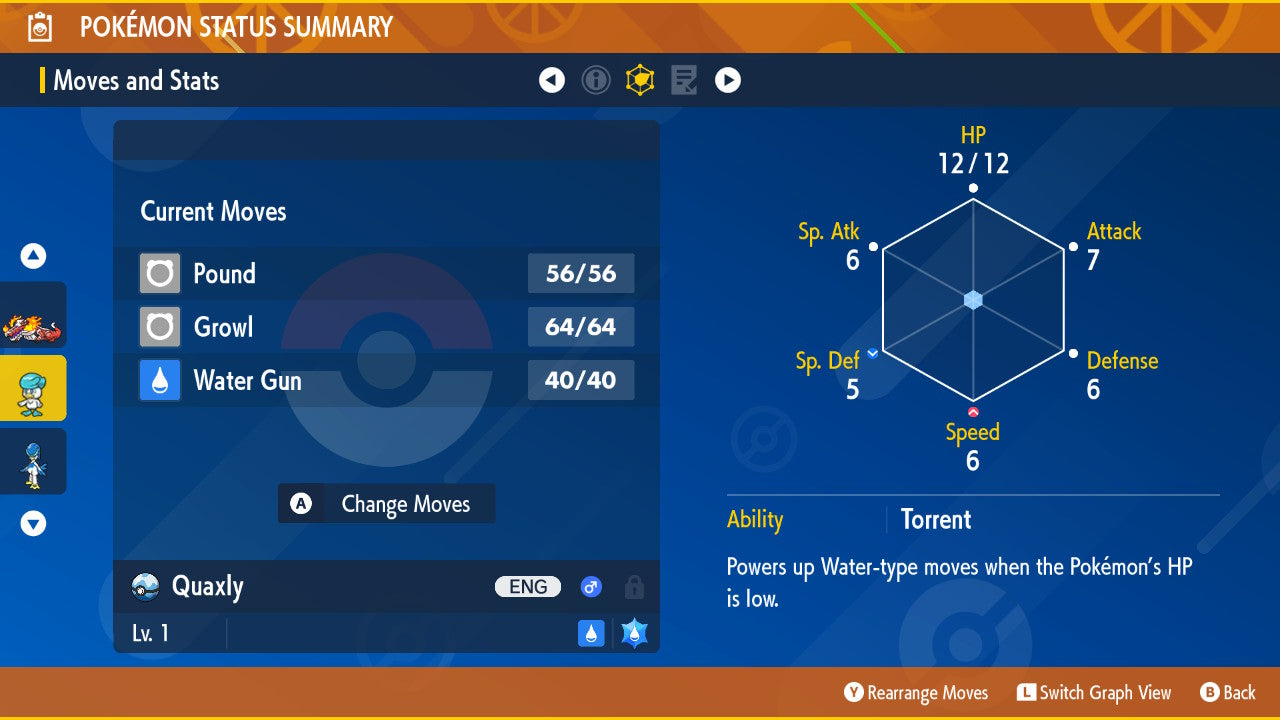Select the Moves and Stats tab header
1280x720 pixels.
136,80
